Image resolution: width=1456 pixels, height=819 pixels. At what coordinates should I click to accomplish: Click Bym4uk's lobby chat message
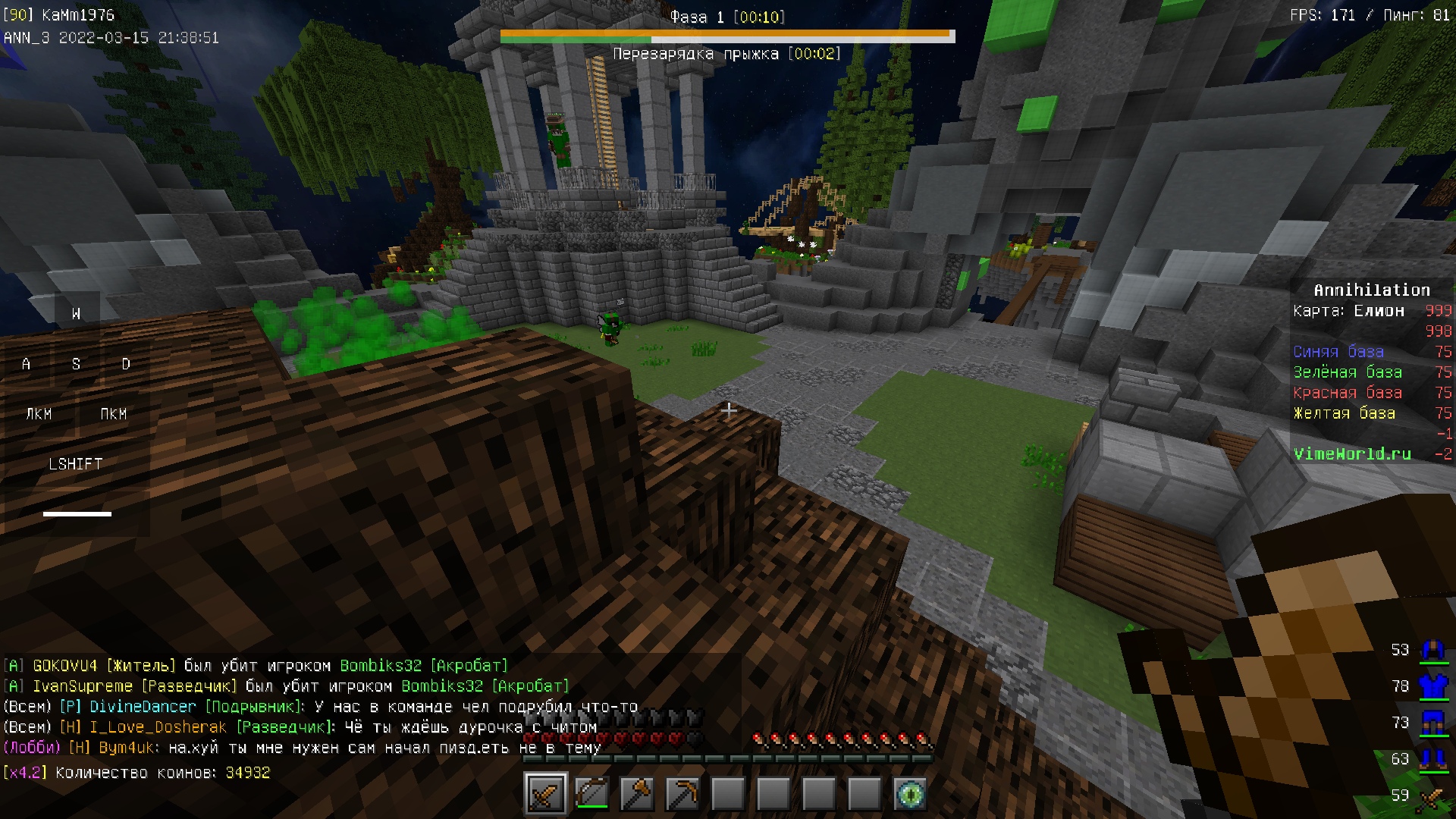point(384,748)
